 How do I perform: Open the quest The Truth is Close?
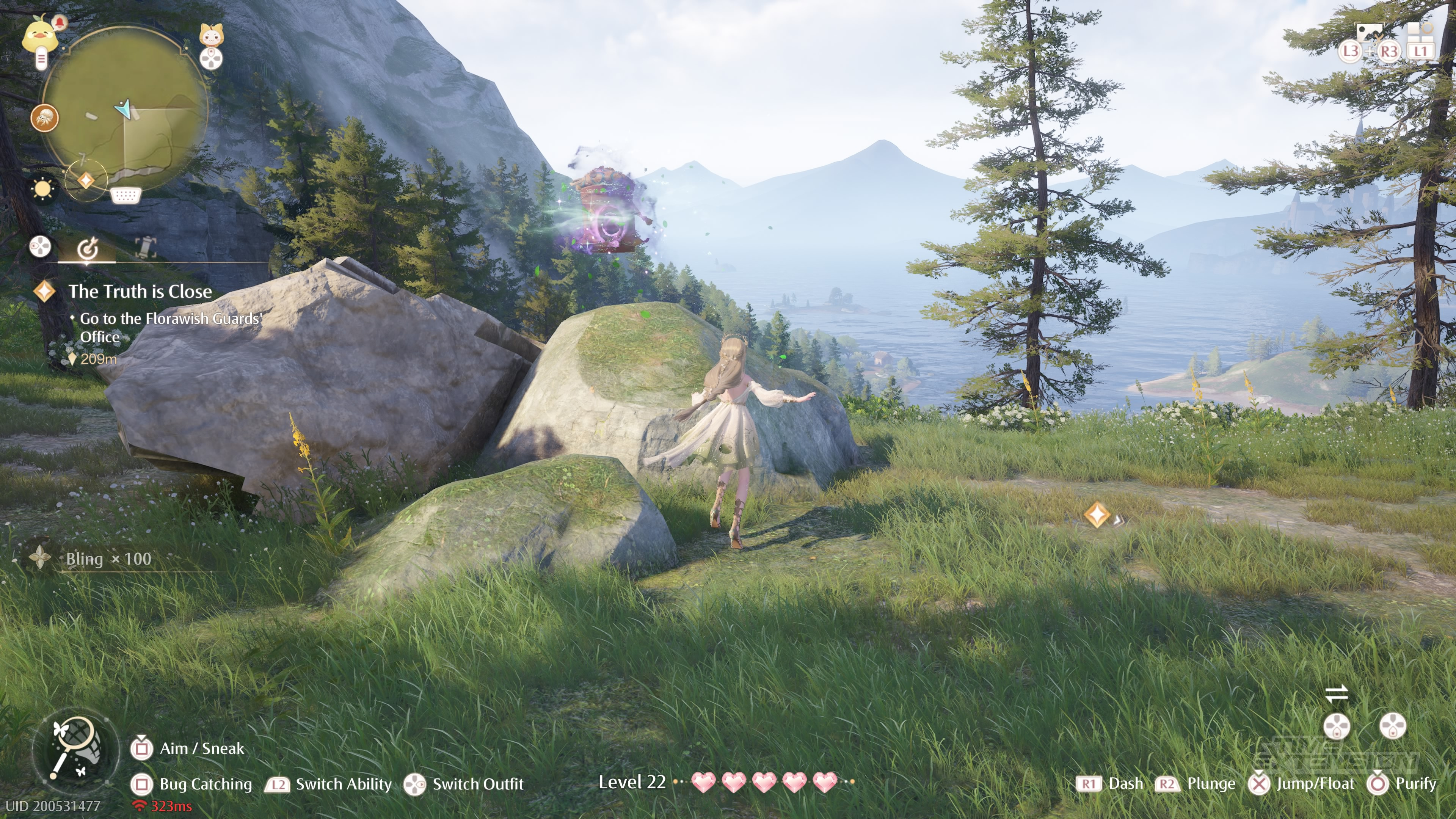pos(140,292)
